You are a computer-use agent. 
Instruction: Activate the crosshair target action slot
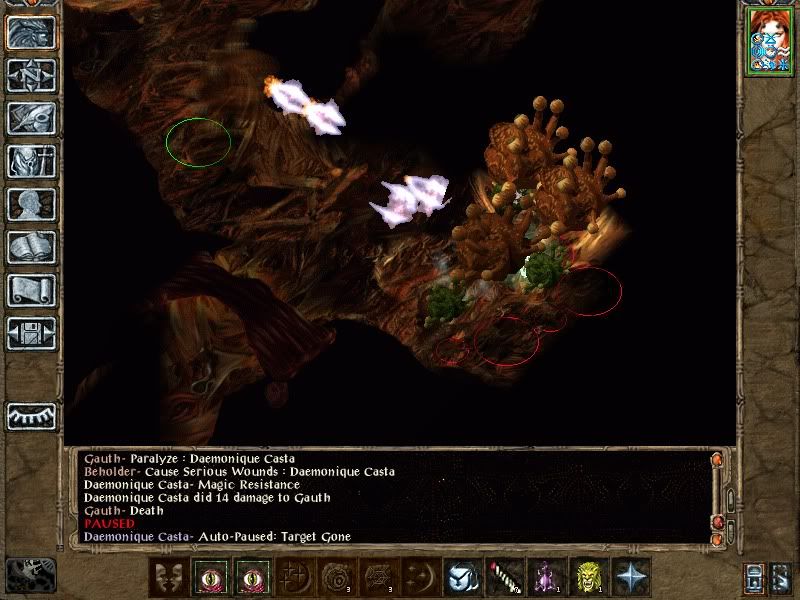click(x=297, y=578)
